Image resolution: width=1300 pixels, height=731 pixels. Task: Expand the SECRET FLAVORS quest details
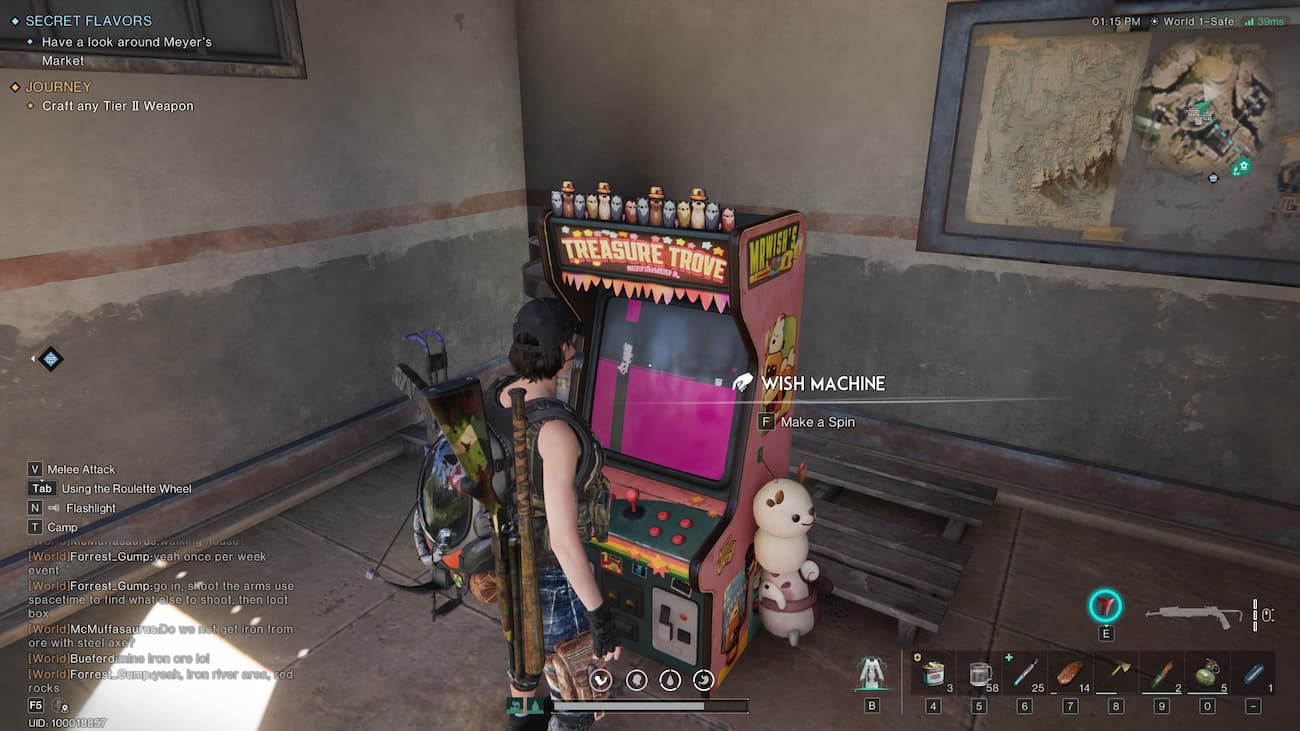(x=88, y=20)
